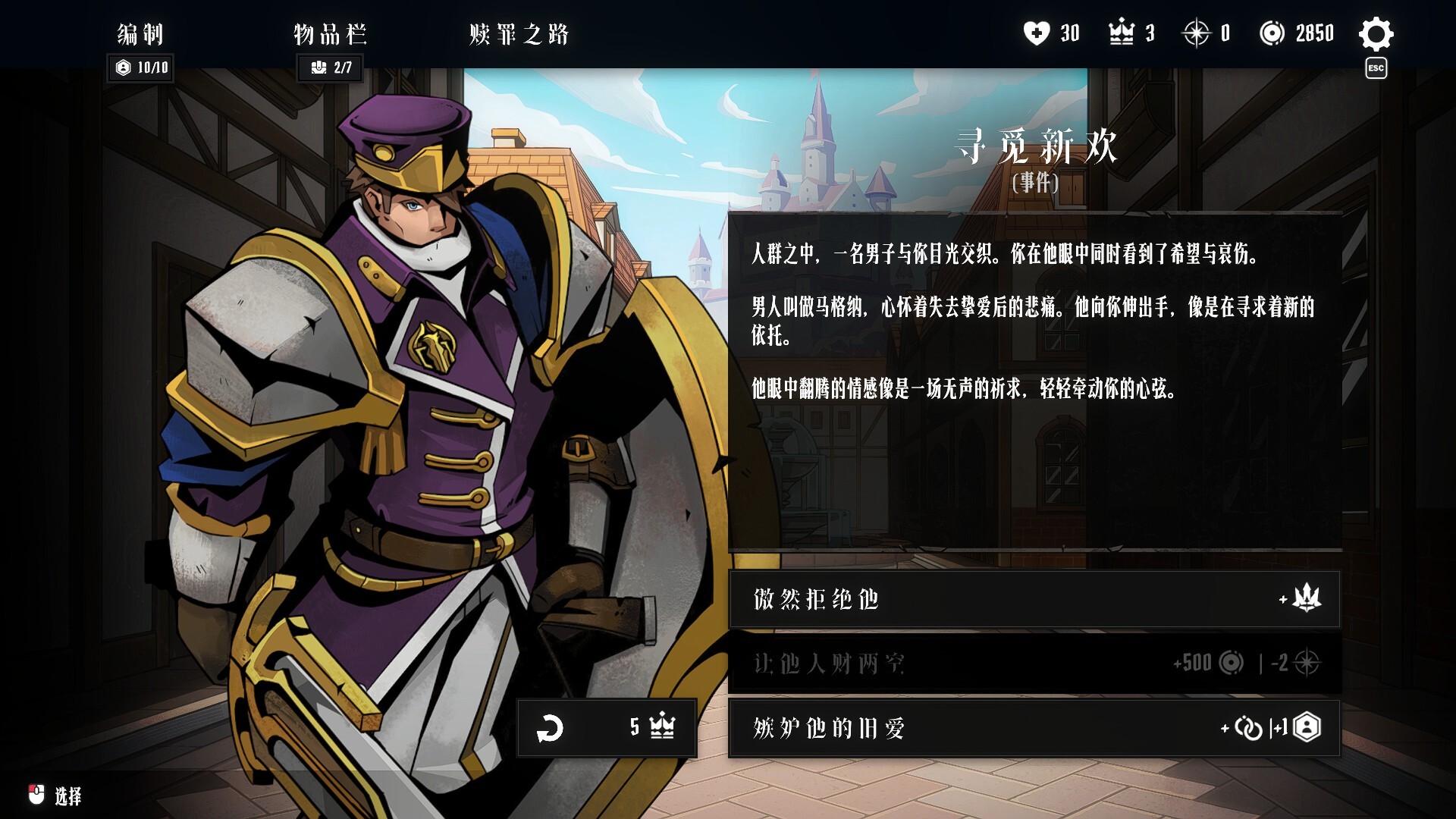
Task: Click the heart health icon showing 30
Action: pos(1037,33)
